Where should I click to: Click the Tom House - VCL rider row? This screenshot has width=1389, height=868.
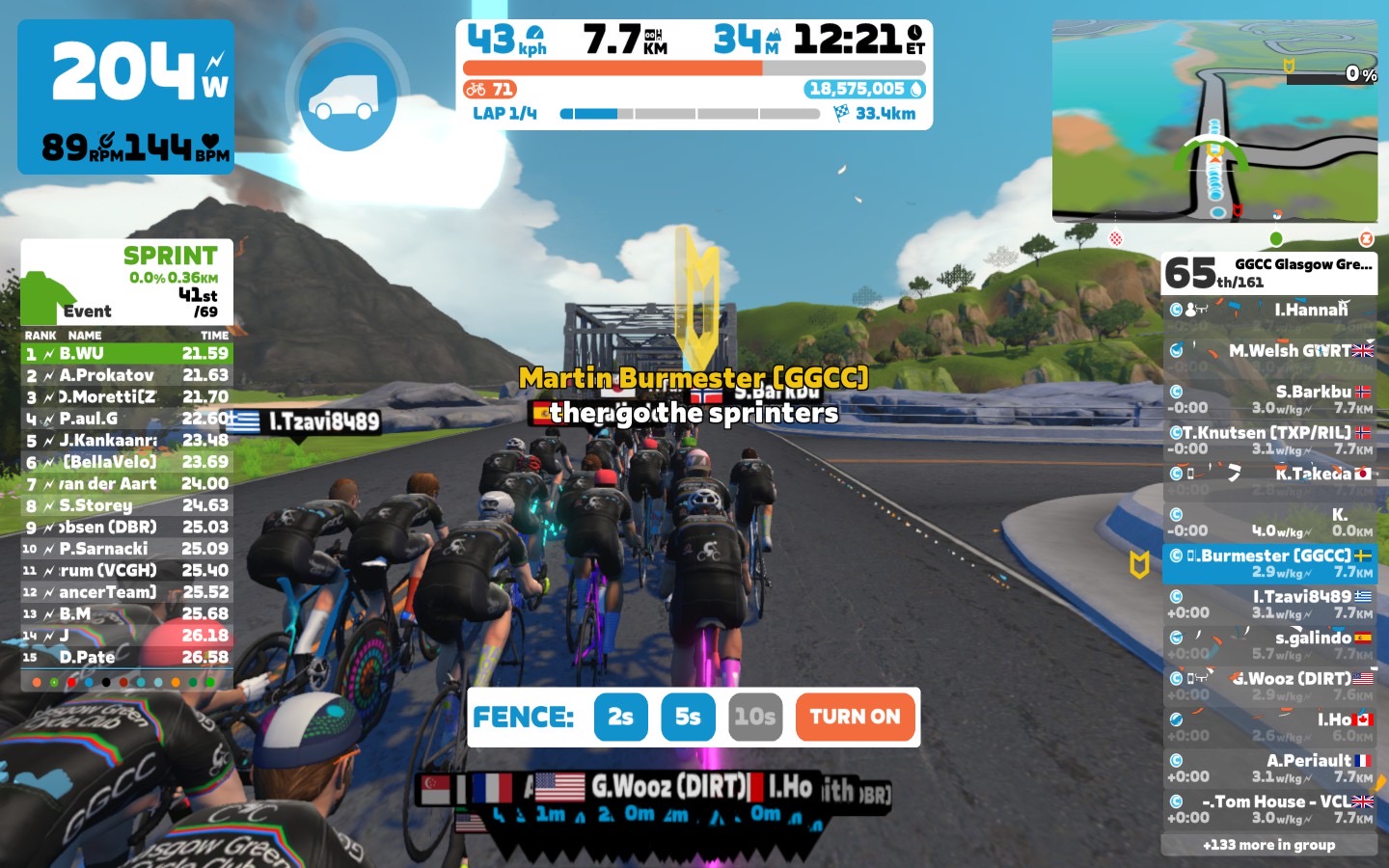pos(1269,809)
